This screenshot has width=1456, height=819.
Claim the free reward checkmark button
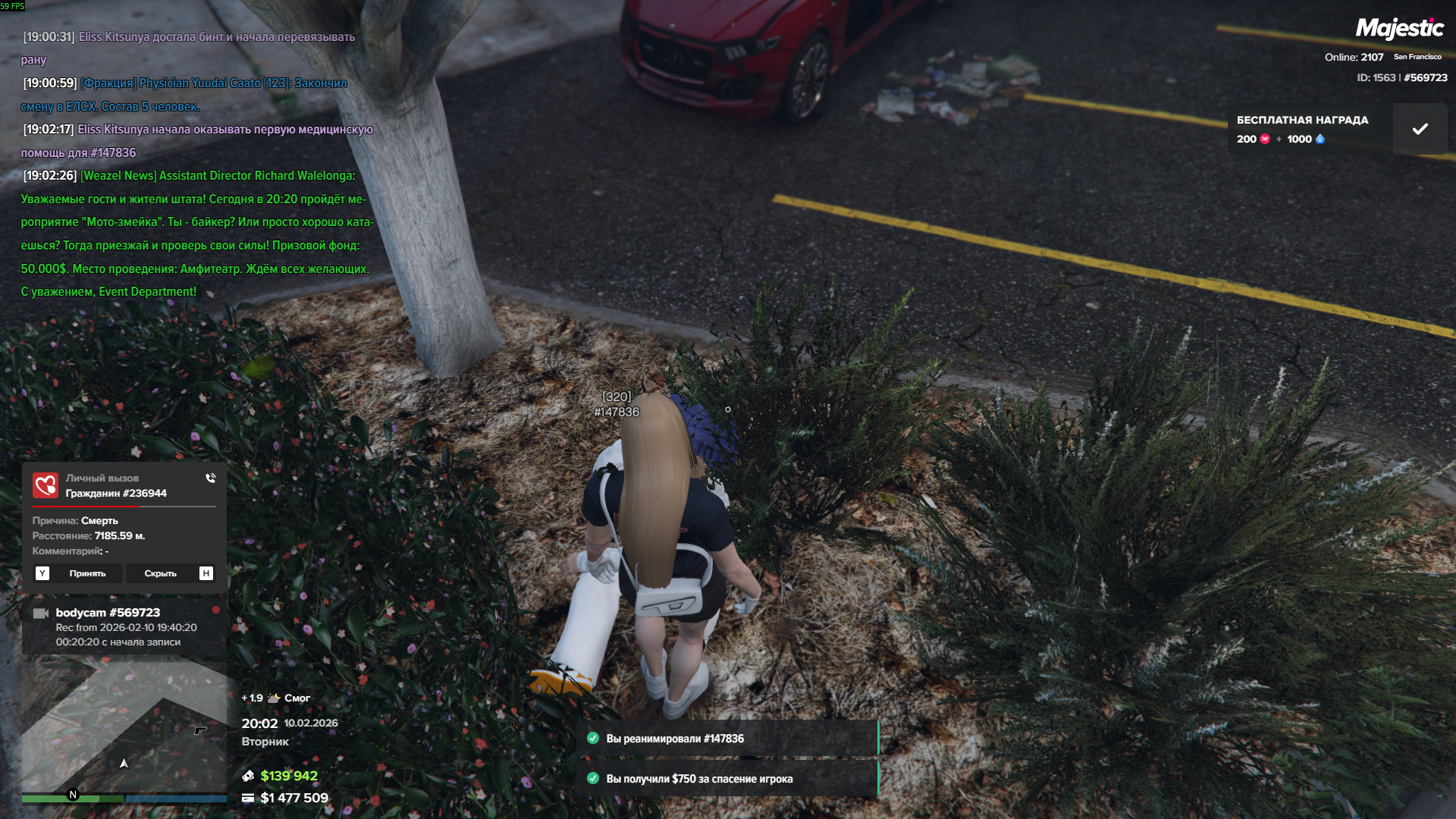1420,129
